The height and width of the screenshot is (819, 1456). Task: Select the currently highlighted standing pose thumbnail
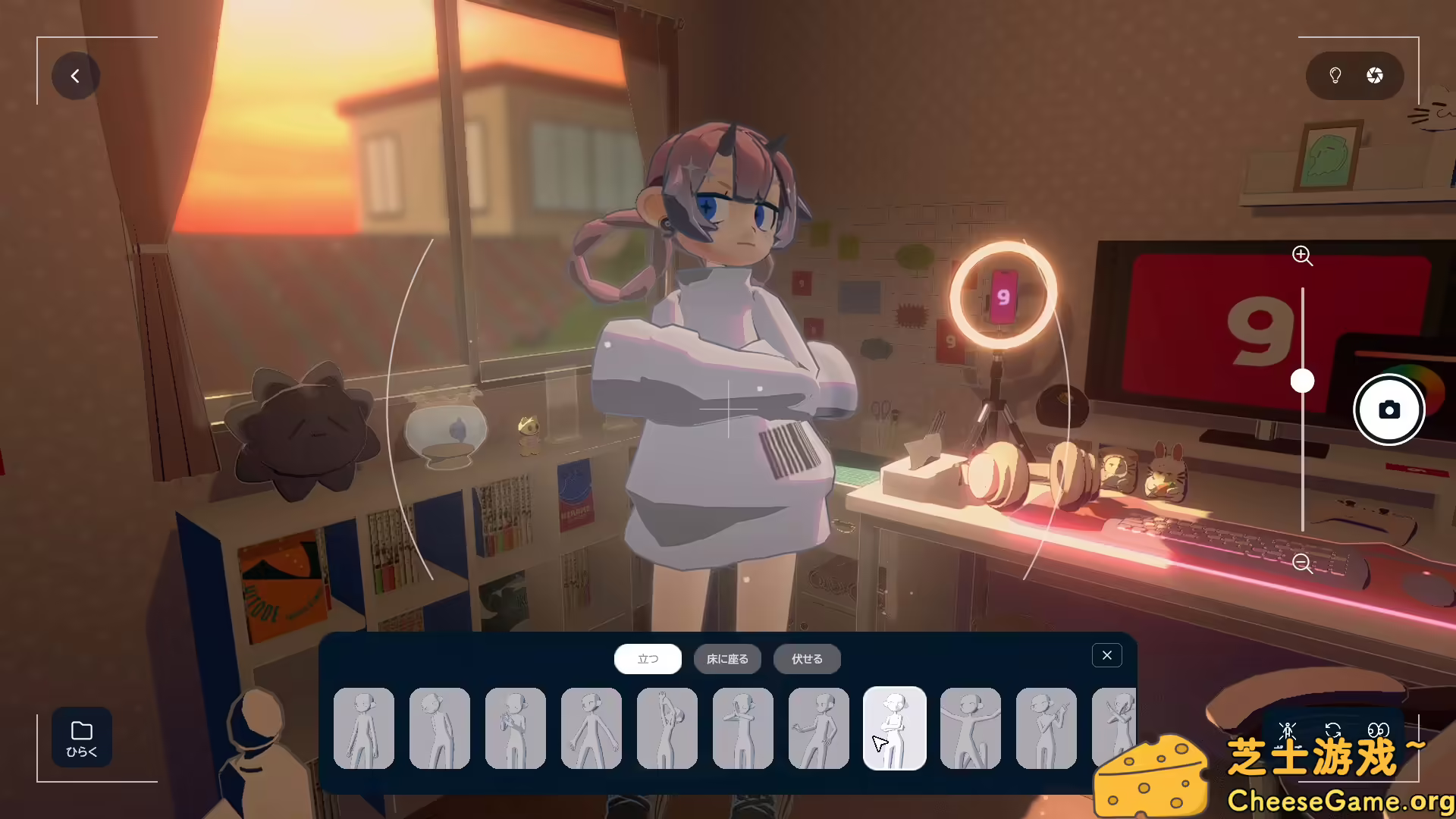895,728
